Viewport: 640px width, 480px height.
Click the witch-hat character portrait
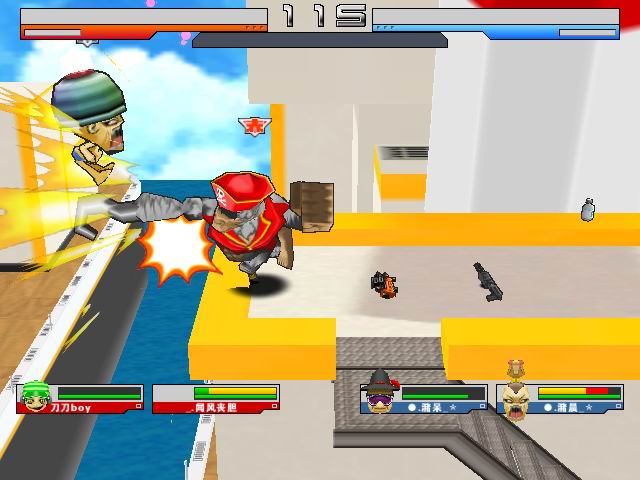(381, 394)
